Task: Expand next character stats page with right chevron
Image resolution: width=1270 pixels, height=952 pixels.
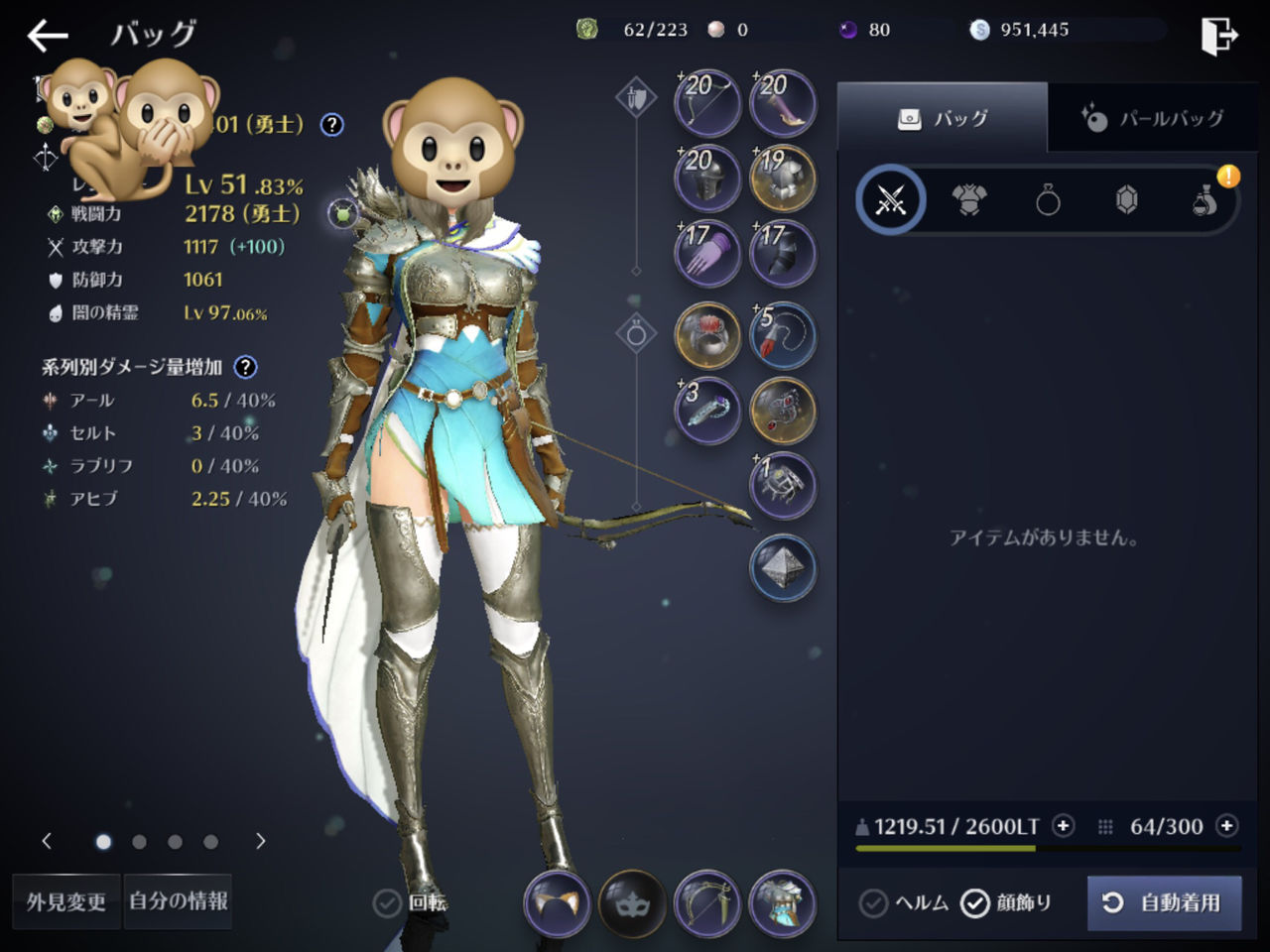Action: pos(260,840)
